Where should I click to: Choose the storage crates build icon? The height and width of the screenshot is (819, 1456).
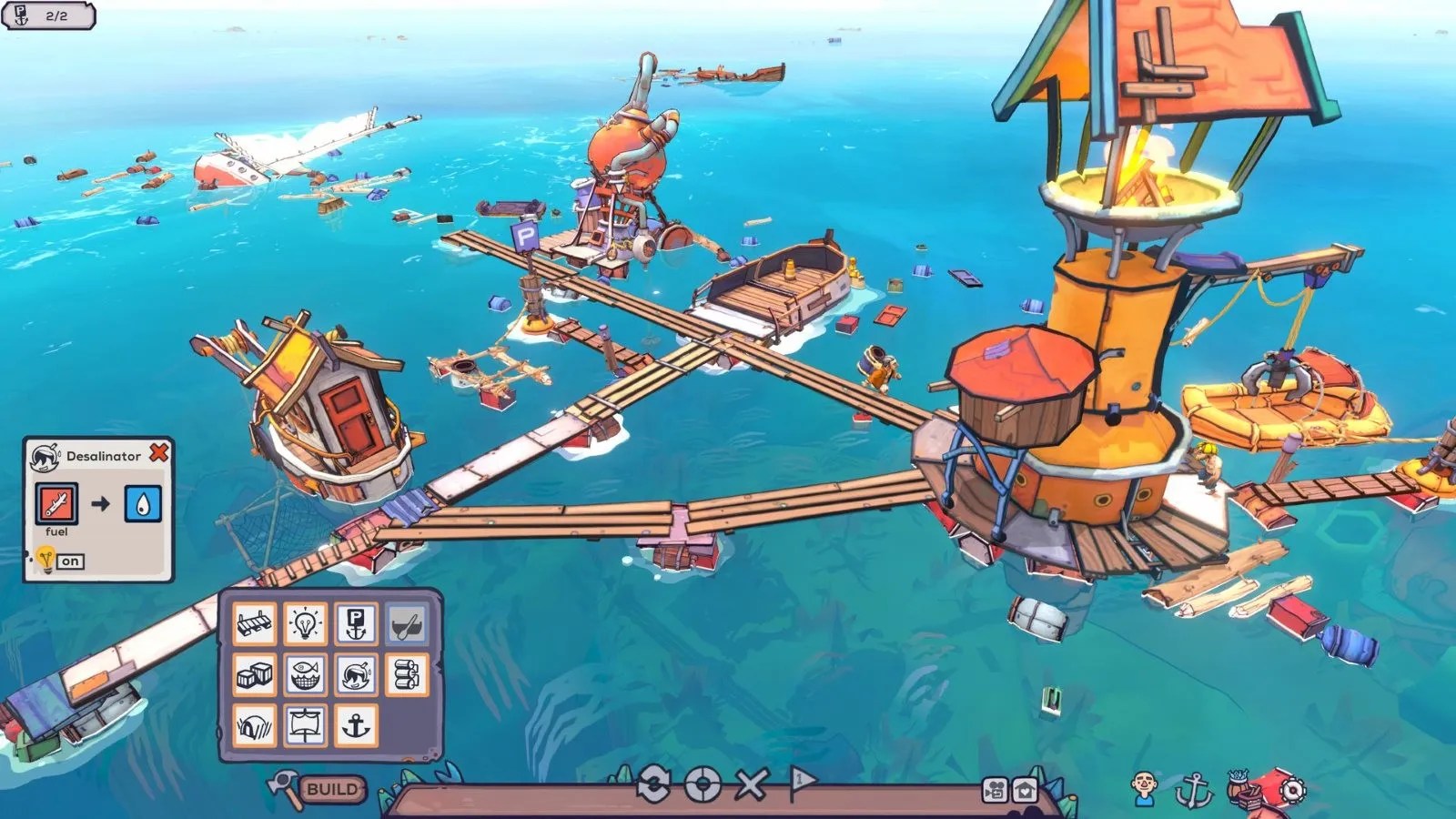tap(255, 675)
